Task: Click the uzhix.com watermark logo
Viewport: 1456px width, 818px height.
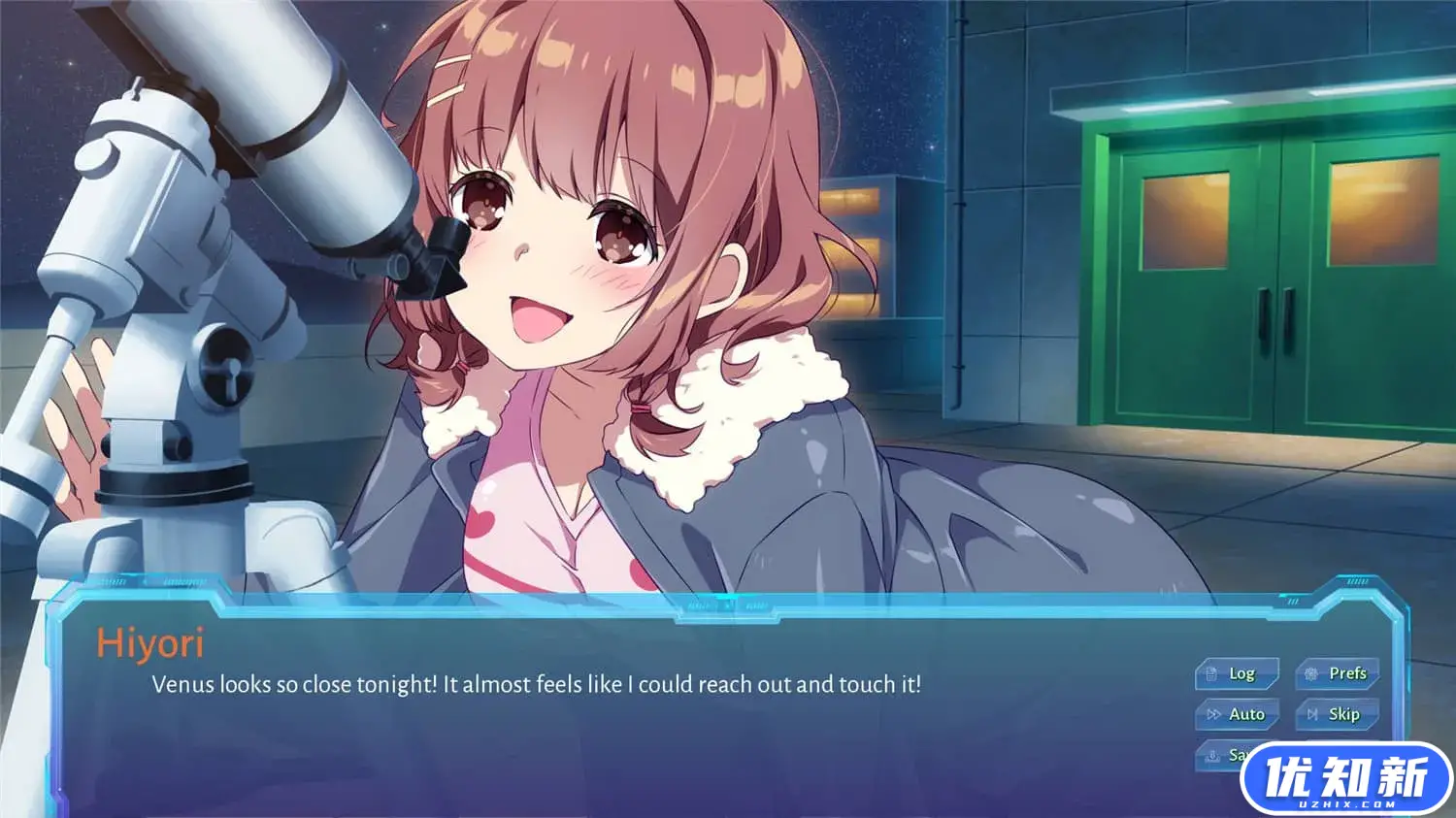Action: 1346,779
